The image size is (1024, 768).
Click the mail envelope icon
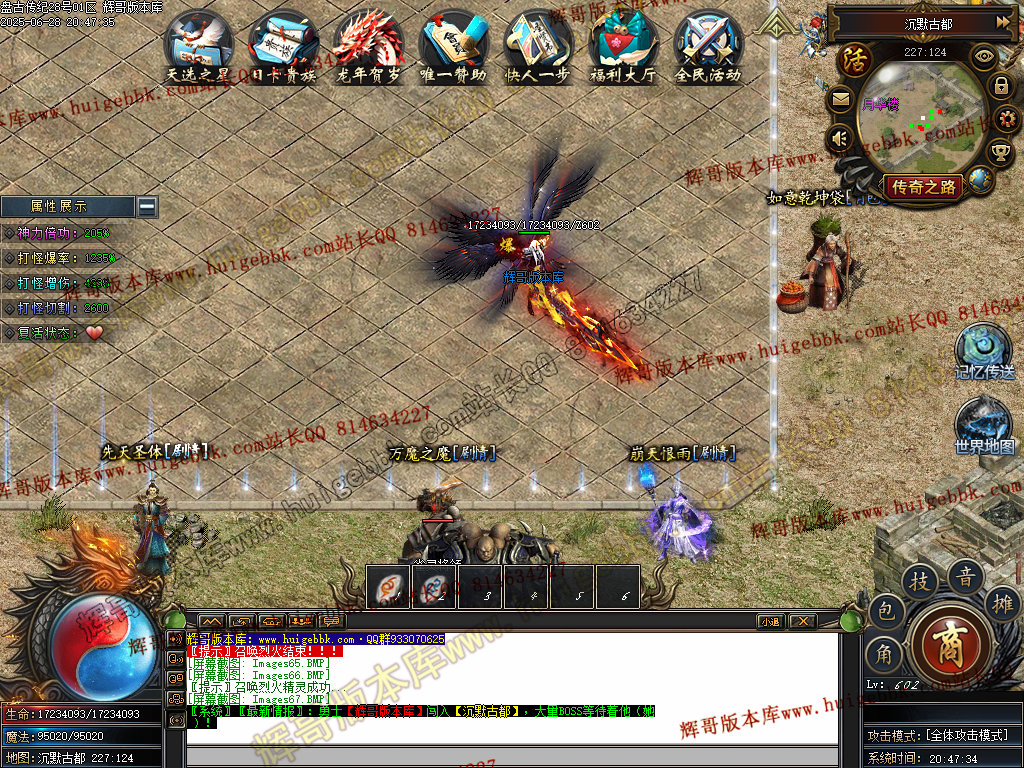tap(839, 101)
